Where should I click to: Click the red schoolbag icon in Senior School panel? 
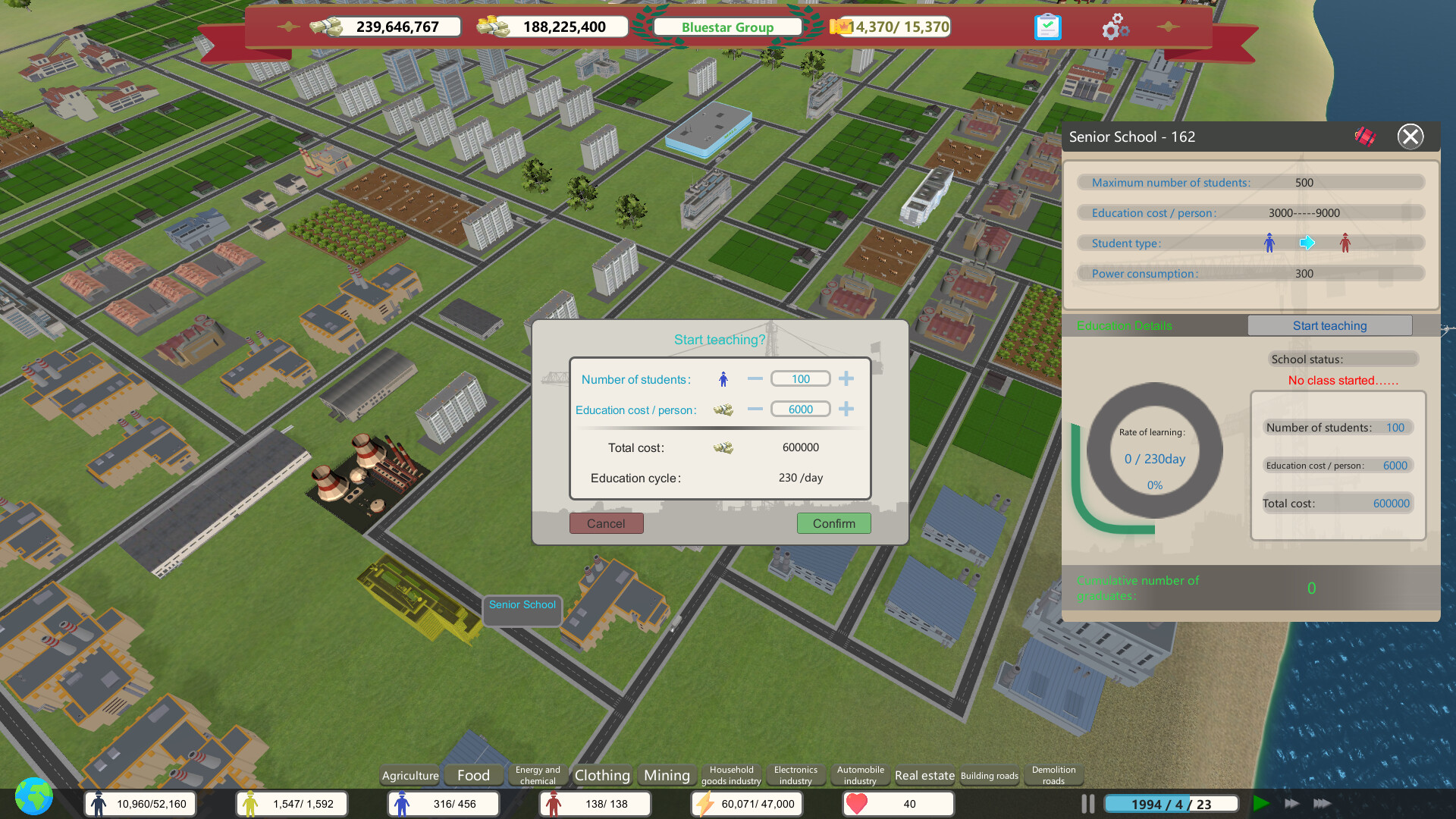pos(1363,136)
